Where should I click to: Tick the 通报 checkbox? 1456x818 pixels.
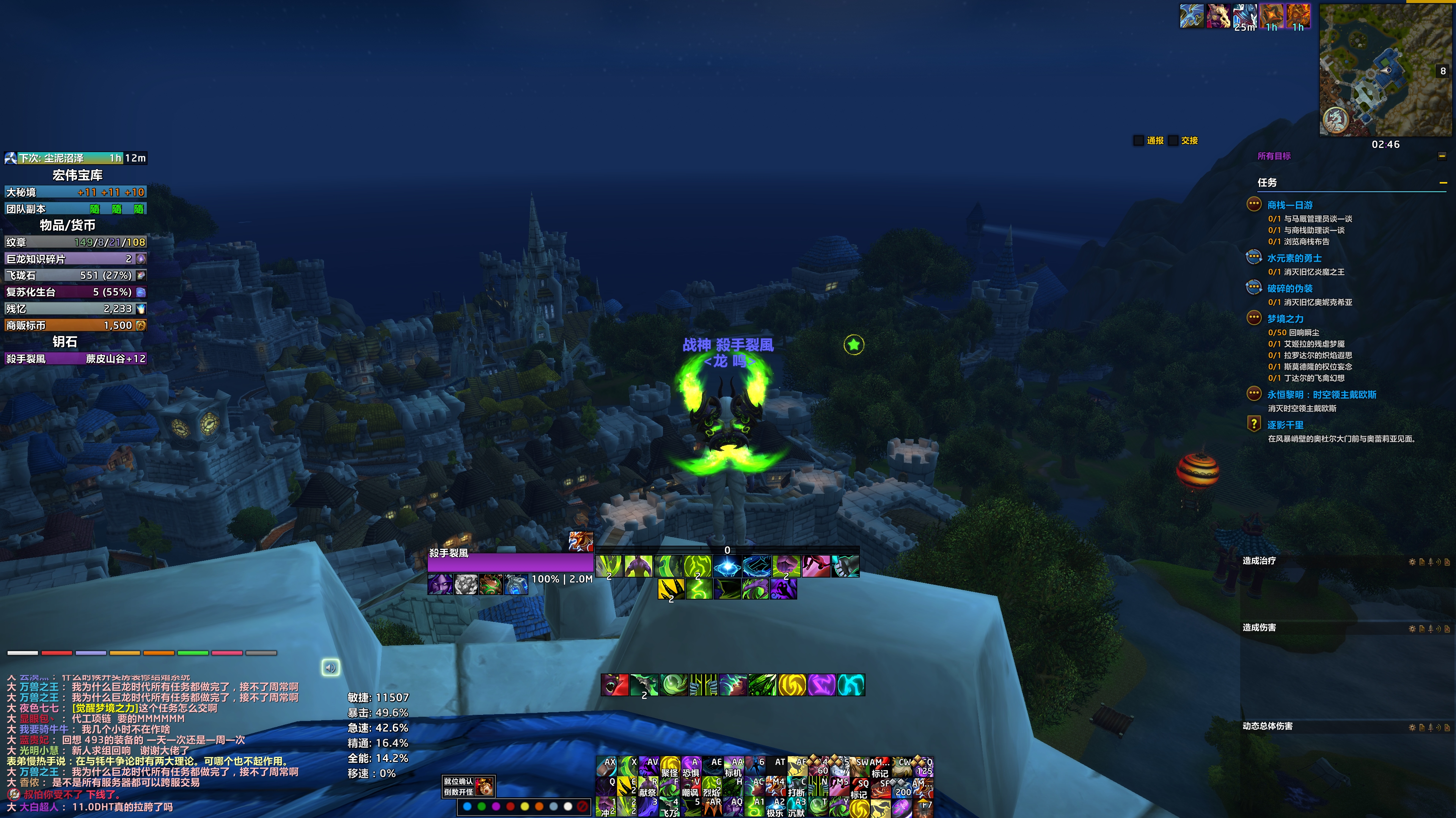(x=1139, y=140)
